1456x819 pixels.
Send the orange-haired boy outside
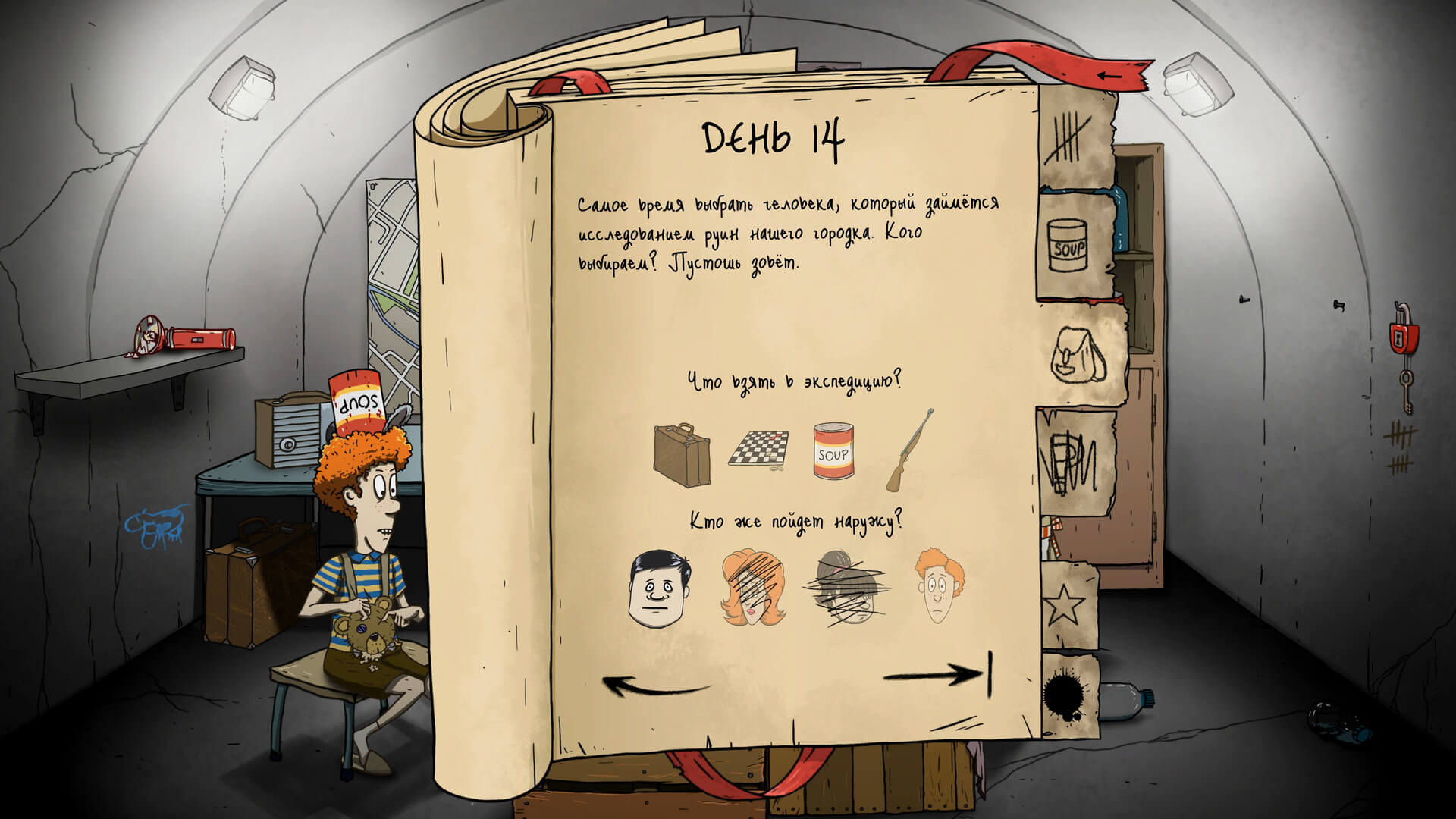pyautogui.click(x=939, y=585)
